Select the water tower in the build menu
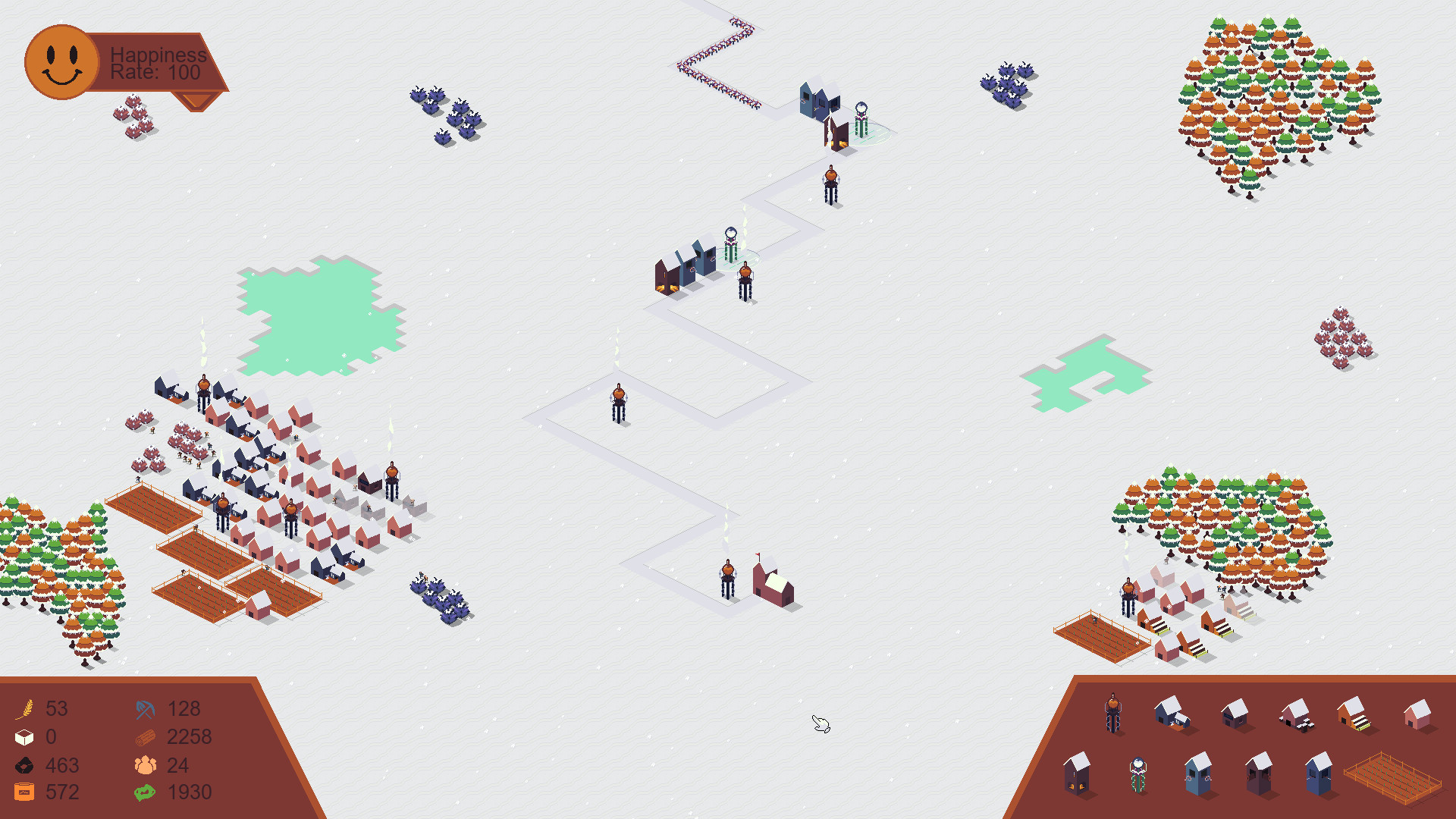This screenshot has height=819, width=1456. [1112, 713]
